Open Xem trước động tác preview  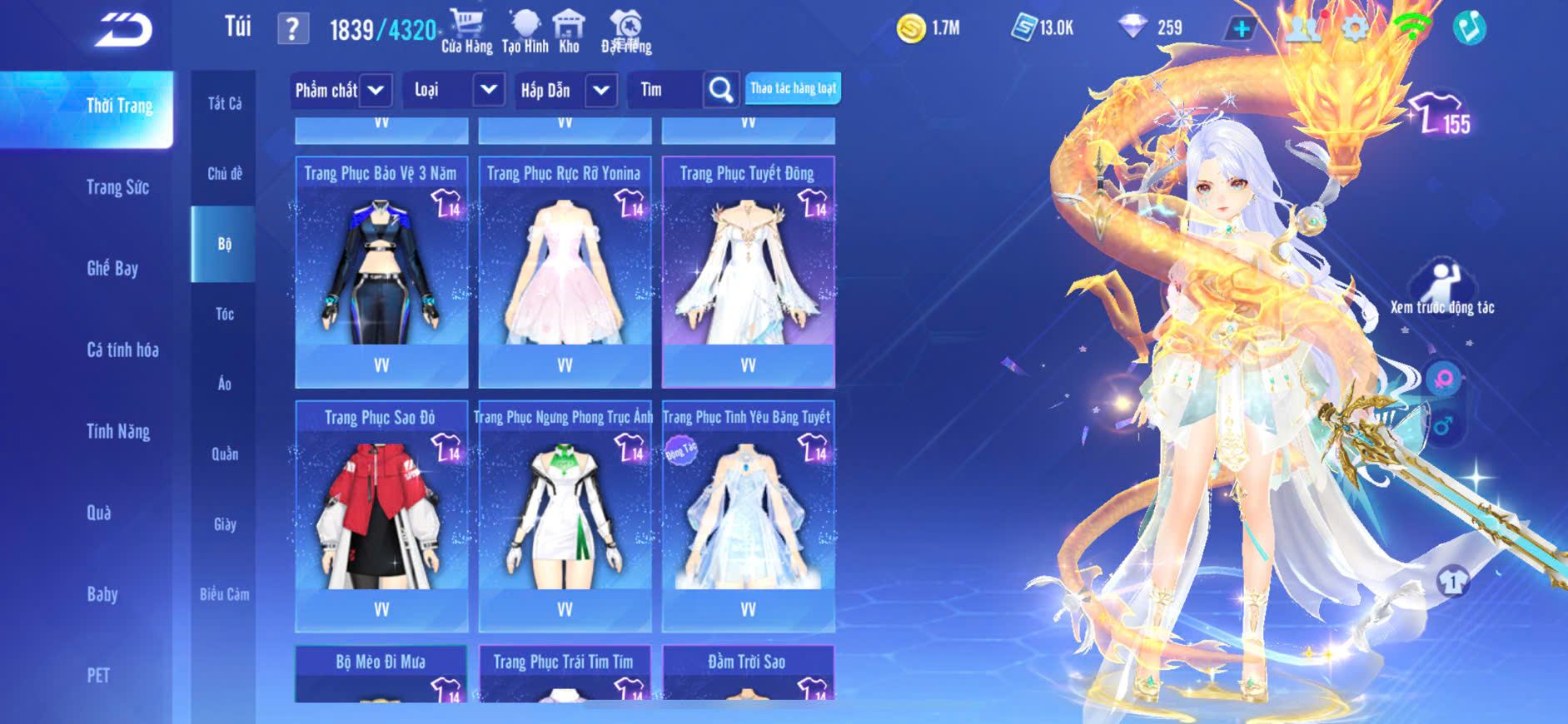(x=1442, y=289)
